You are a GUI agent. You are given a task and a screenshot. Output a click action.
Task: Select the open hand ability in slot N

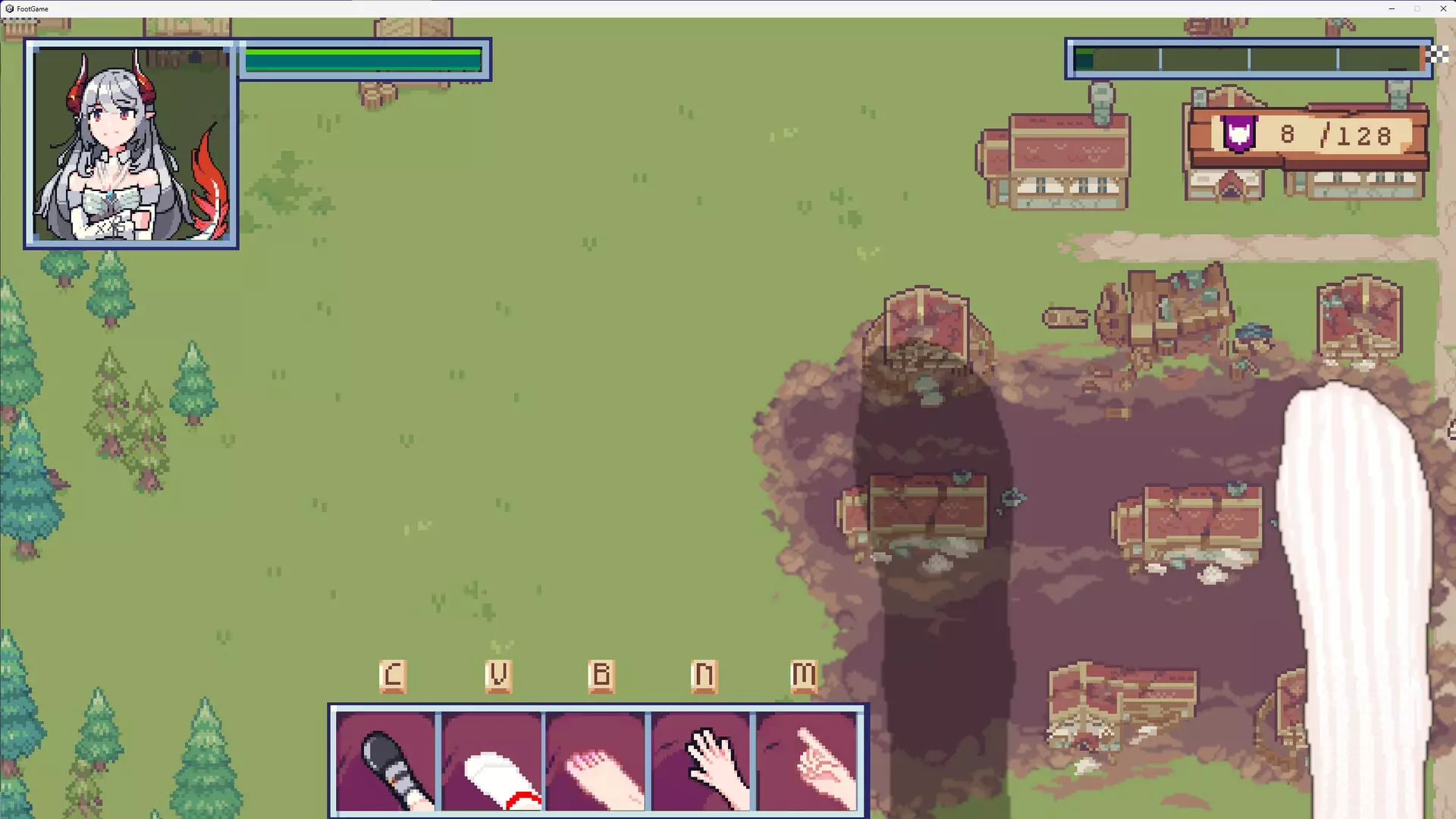click(704, 762)
